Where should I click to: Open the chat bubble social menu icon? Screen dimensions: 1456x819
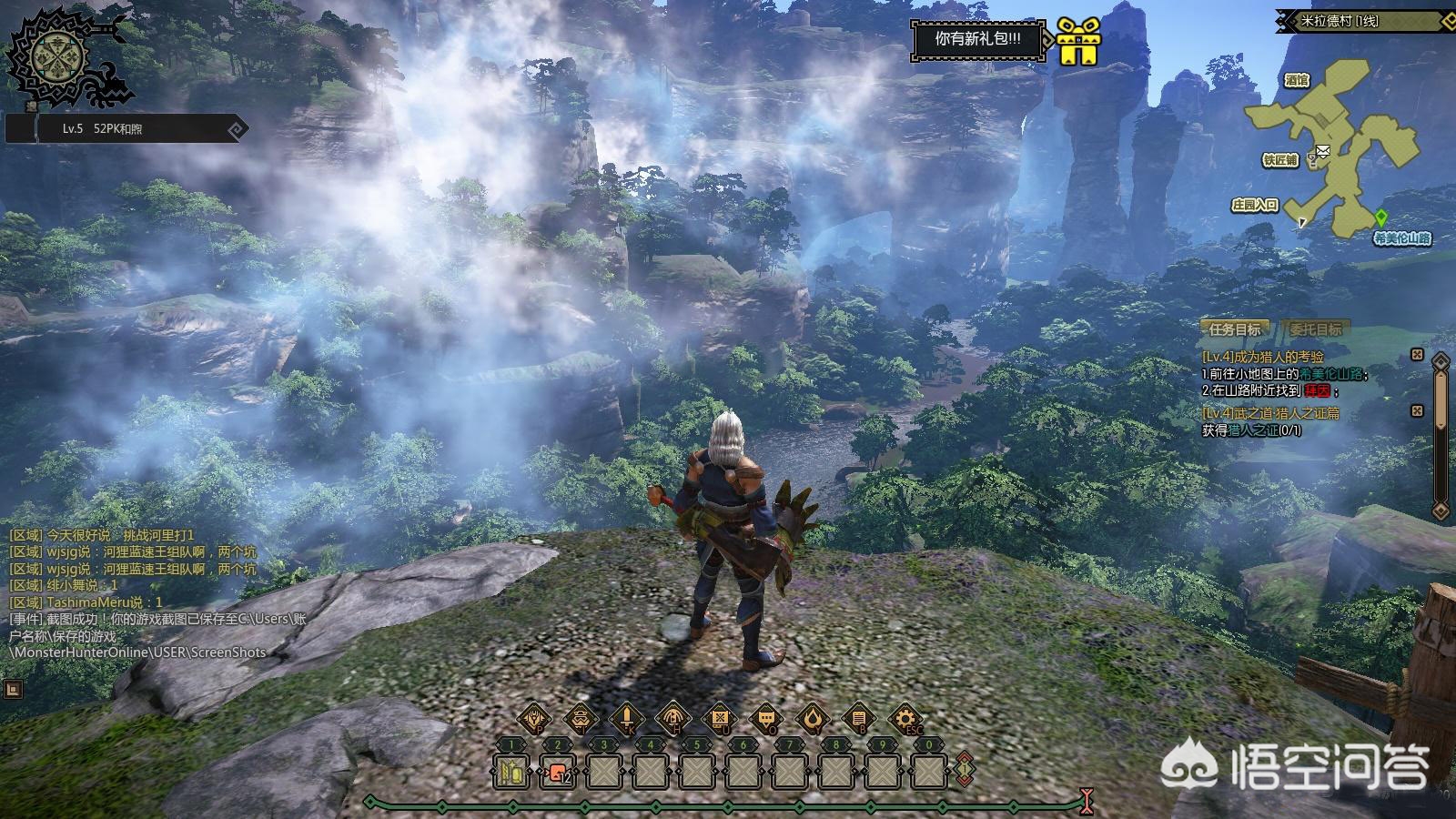point(766,719)
